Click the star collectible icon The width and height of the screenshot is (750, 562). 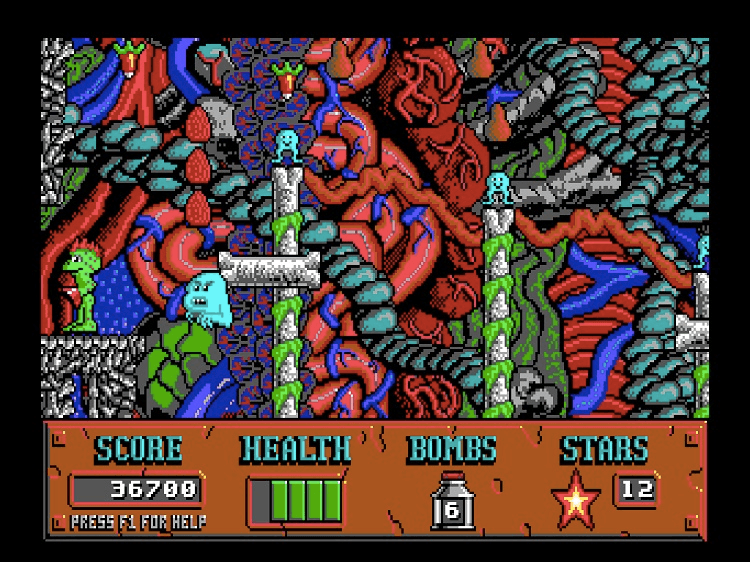pyautogui.click(x=577, y=500)
